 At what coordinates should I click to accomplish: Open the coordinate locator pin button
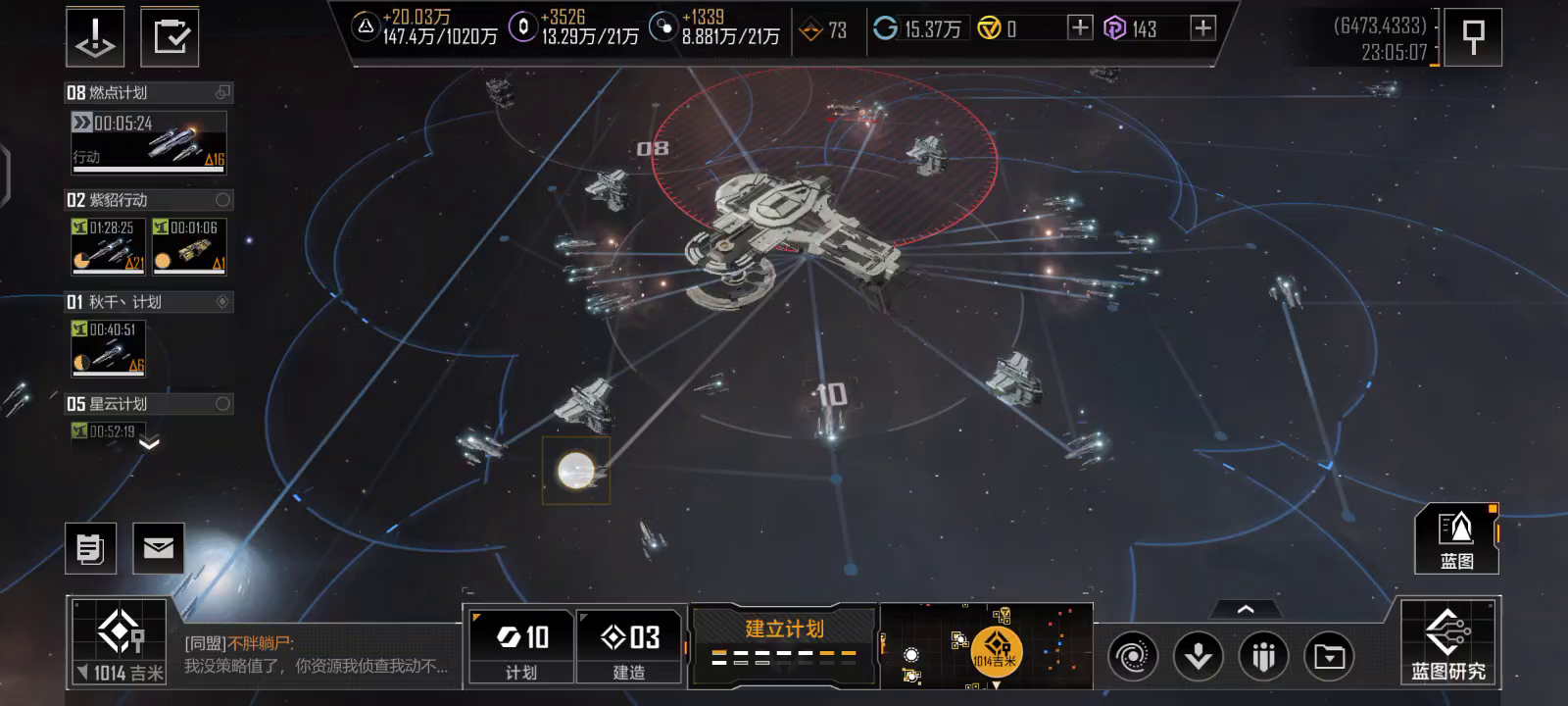tap(1472, 37)
